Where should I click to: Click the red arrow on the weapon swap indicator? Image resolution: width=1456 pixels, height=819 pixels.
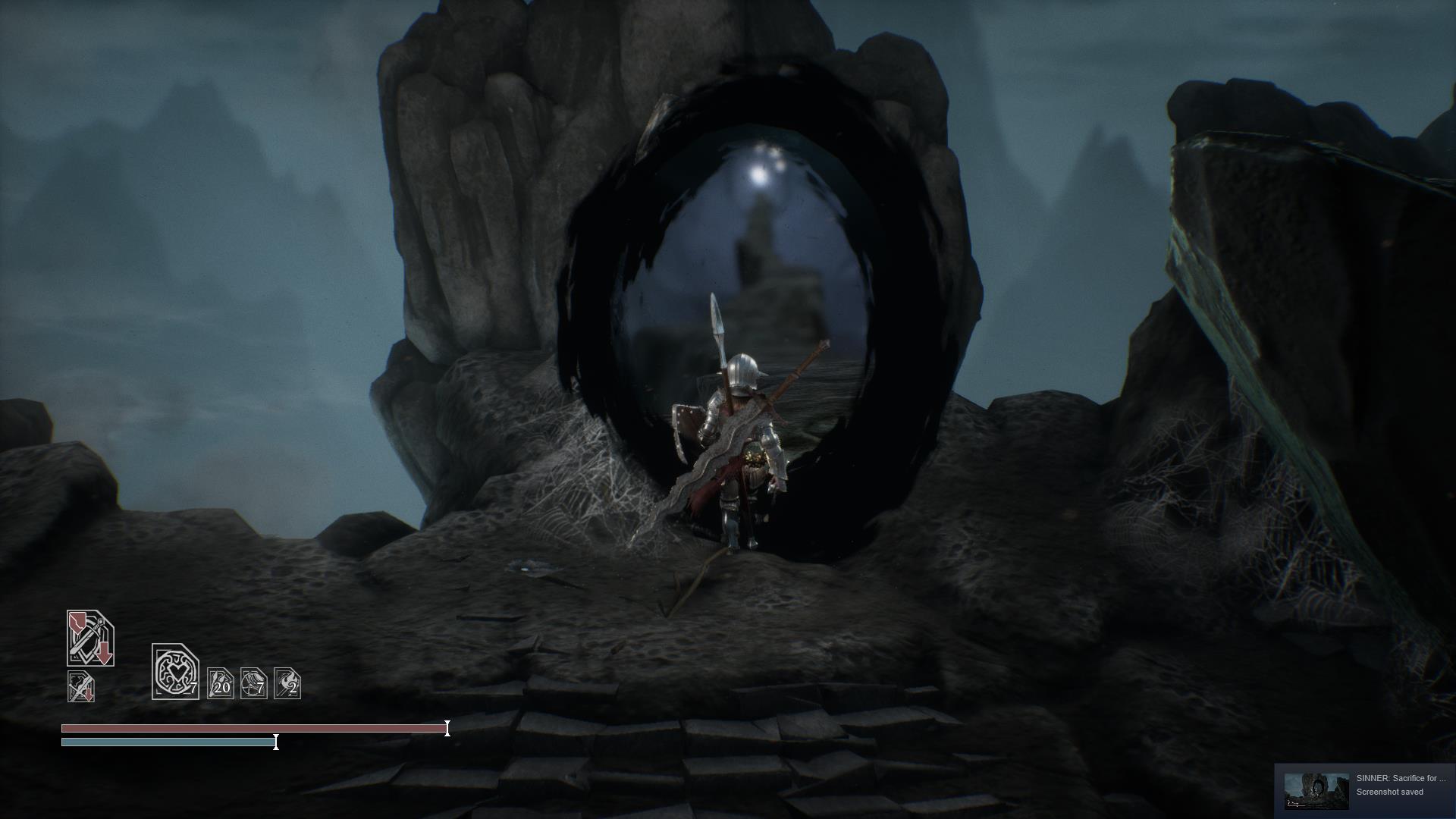(103, 652)
